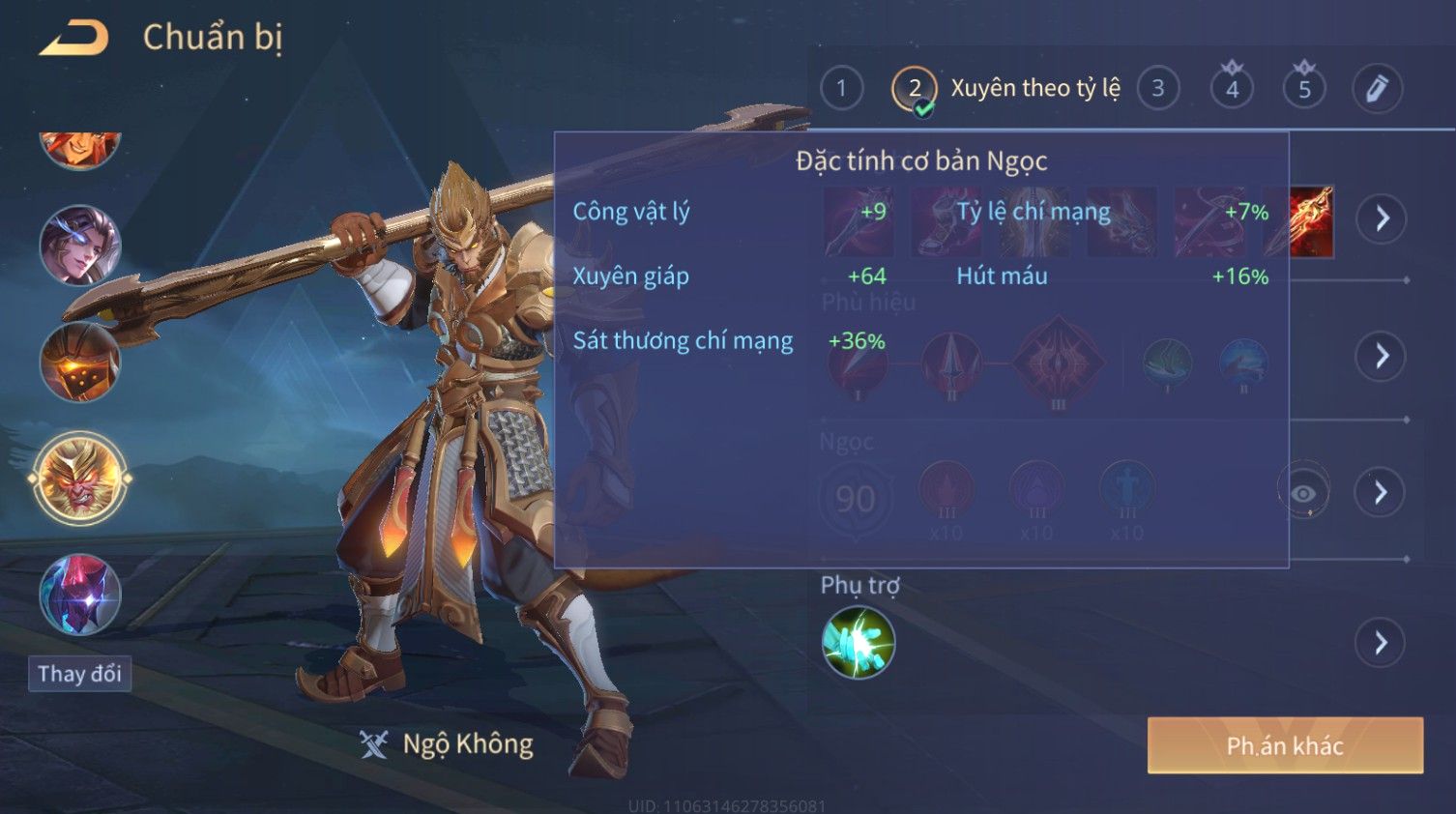Edit the preset name with pencil icon

pyautogui.click(x=1377, y=89)
